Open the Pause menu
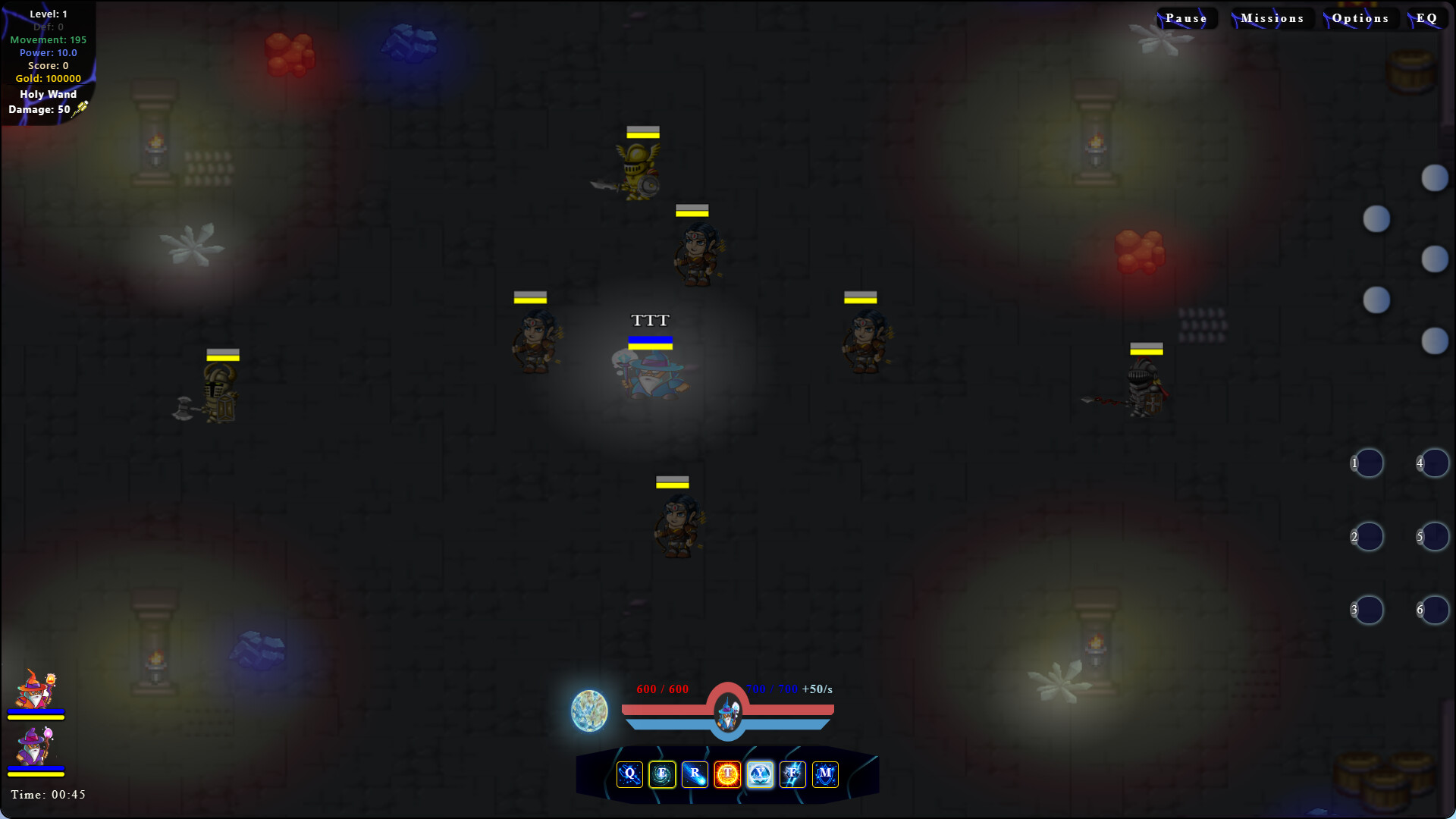The image size is (1456, 819). 1186,17
